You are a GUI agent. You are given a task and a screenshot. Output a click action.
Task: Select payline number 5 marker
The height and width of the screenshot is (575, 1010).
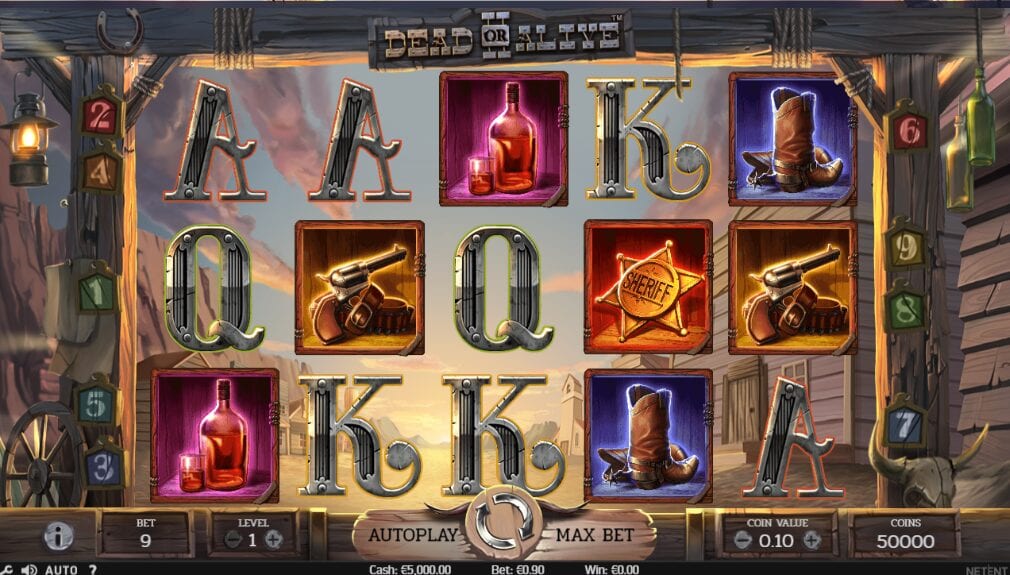(x=98, y=403)
